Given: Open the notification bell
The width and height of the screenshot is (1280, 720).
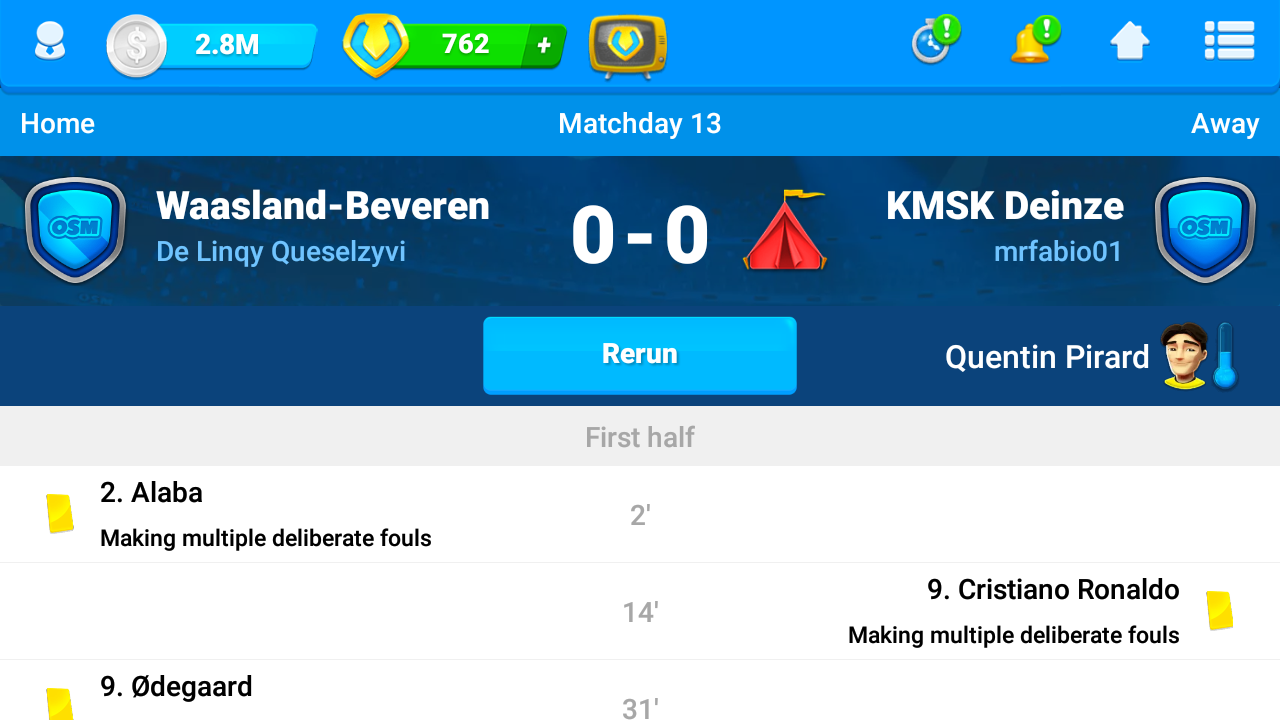Looking at the screenshot, I should click(1032, 42).
